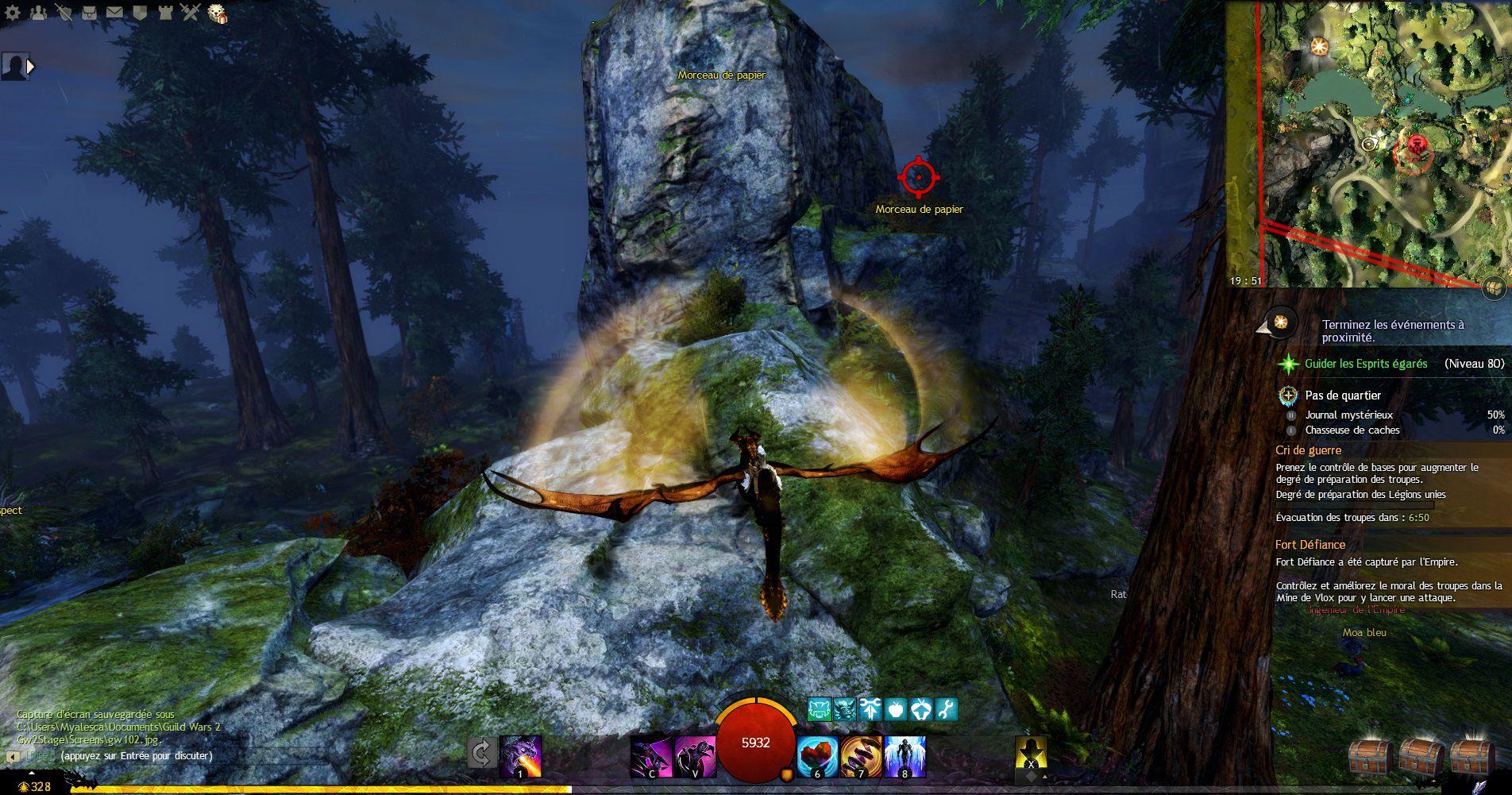Open the inventory bag icon
The image size is (1512, 795).
(90, 11)
